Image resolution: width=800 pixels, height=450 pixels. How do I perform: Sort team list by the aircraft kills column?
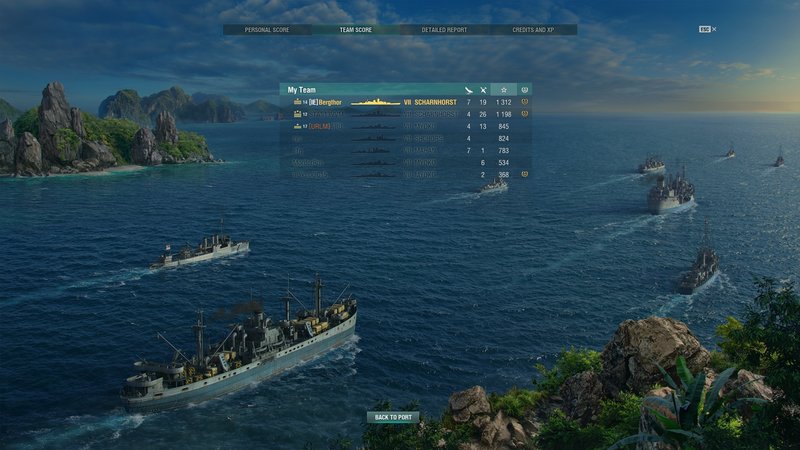tap(468, 90)
